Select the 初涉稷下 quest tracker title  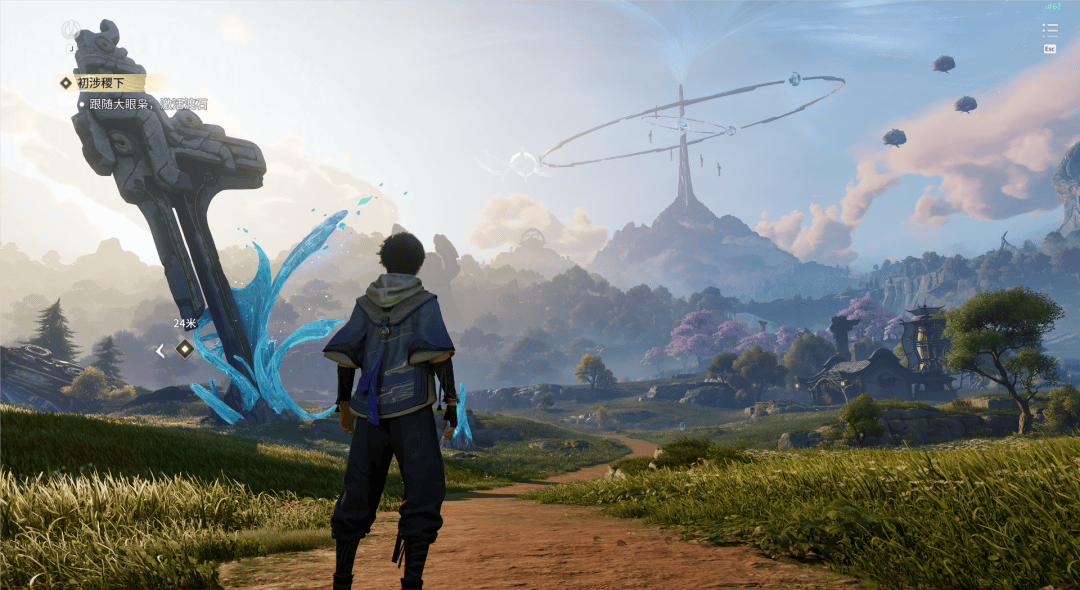click(x=101, y=83)
